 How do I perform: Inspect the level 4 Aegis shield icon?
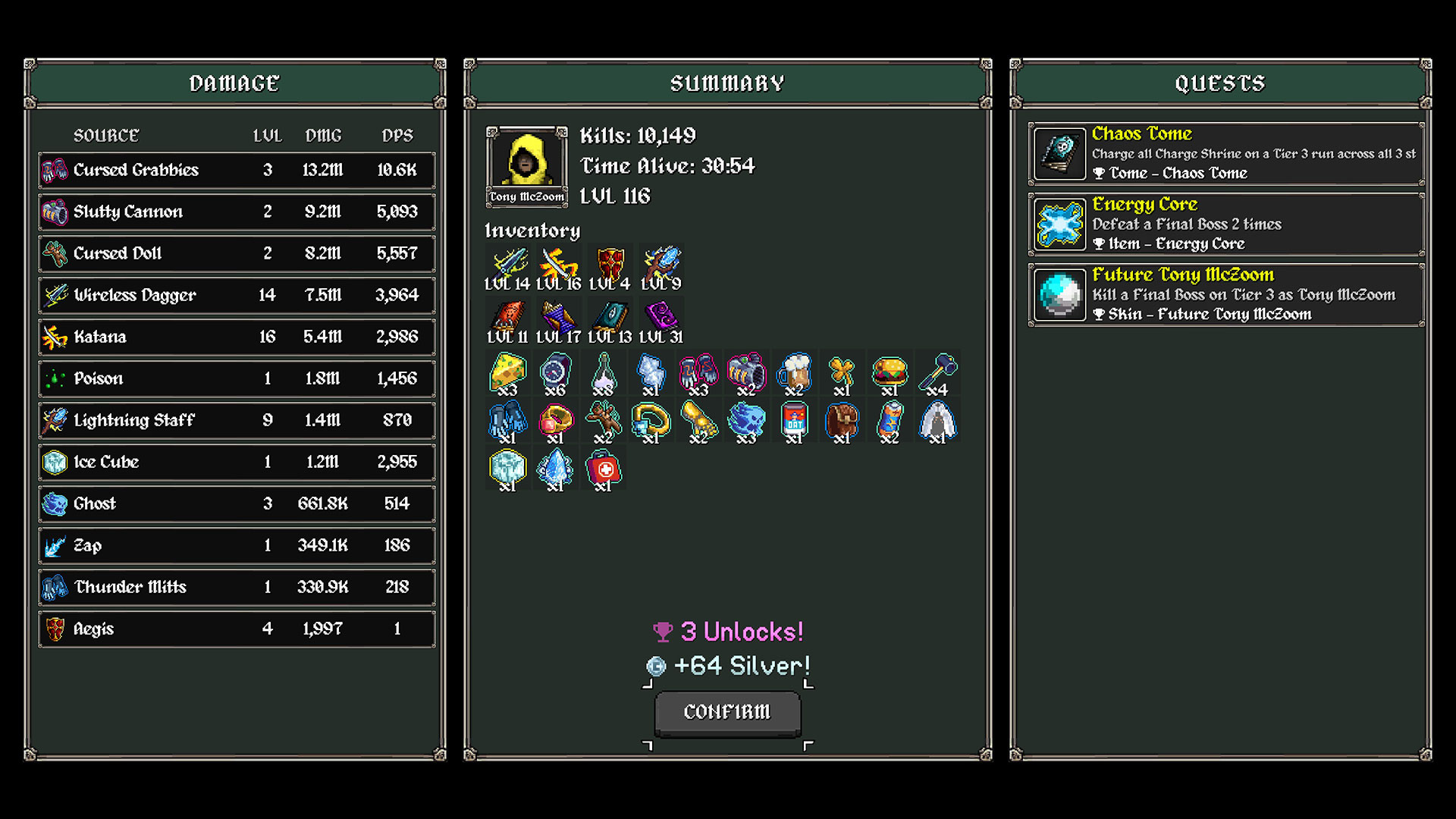coord(610,265)
